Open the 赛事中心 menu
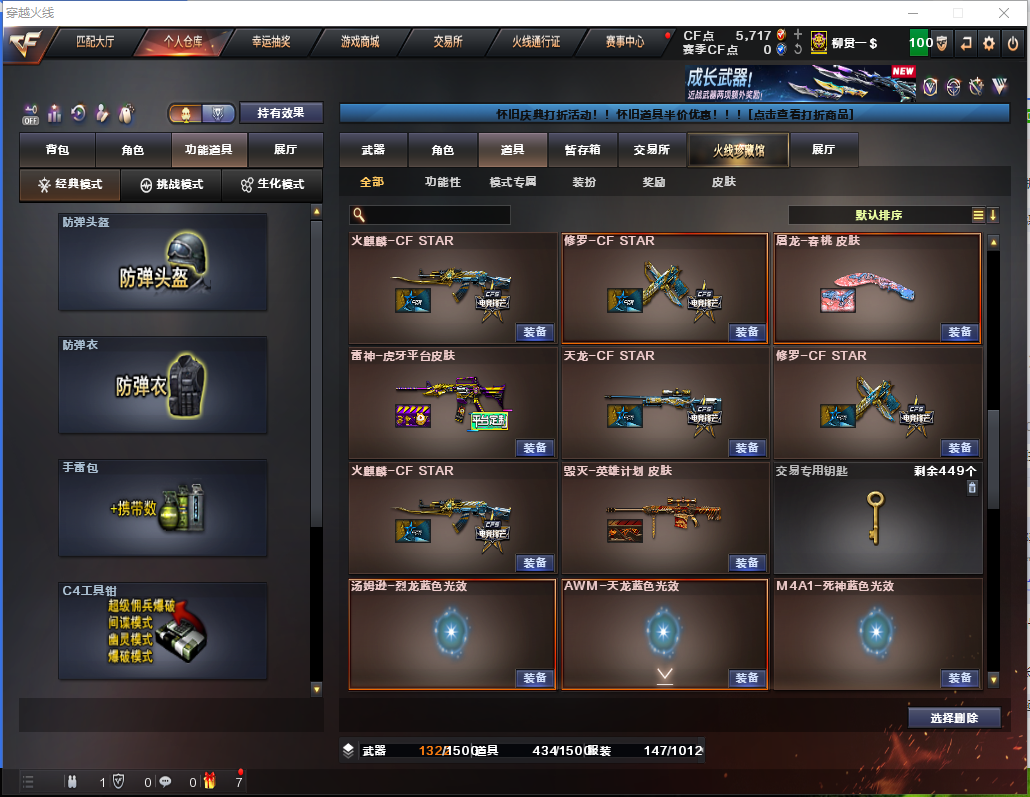The height and width of the screenshot is (797, 1030). [x=624, y=42]
